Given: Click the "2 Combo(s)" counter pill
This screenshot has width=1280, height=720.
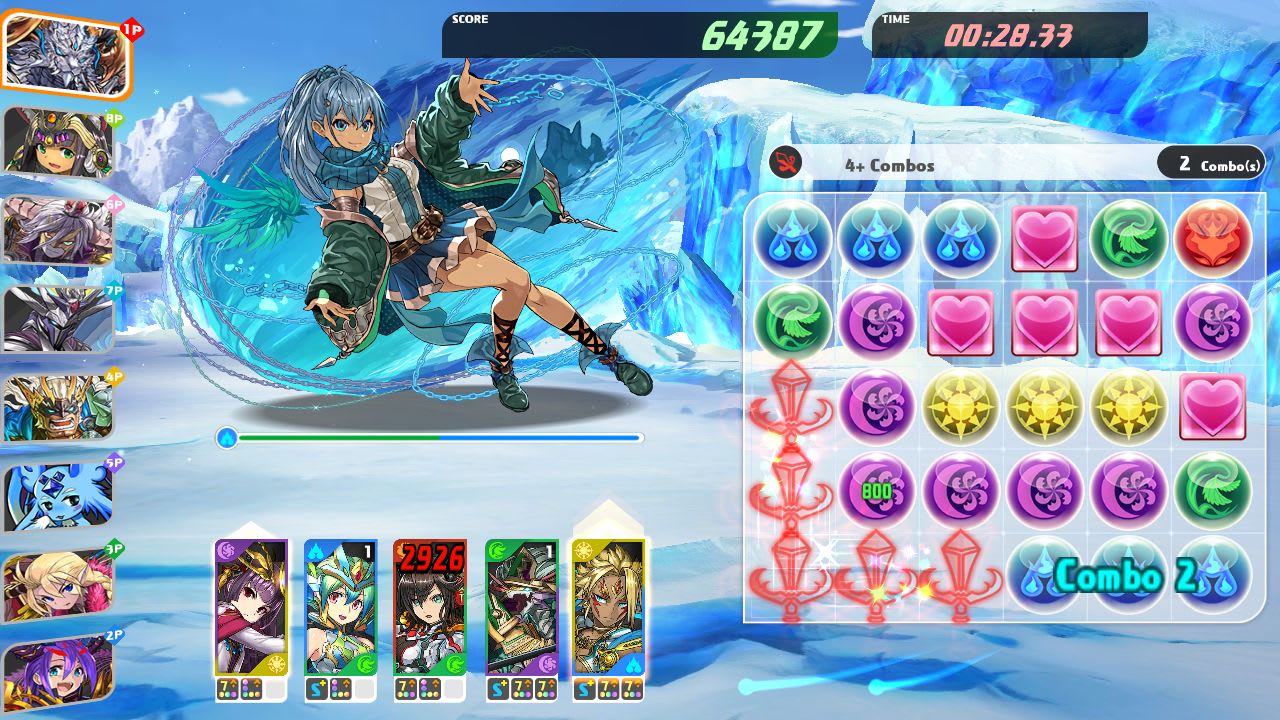Looking at the screenshot, I should click(x=1210, y=160).
